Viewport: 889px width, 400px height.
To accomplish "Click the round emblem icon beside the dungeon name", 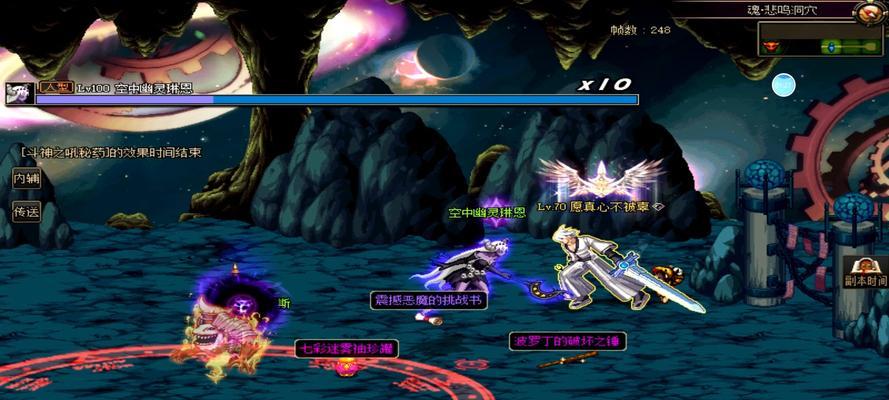I will 869,12.
